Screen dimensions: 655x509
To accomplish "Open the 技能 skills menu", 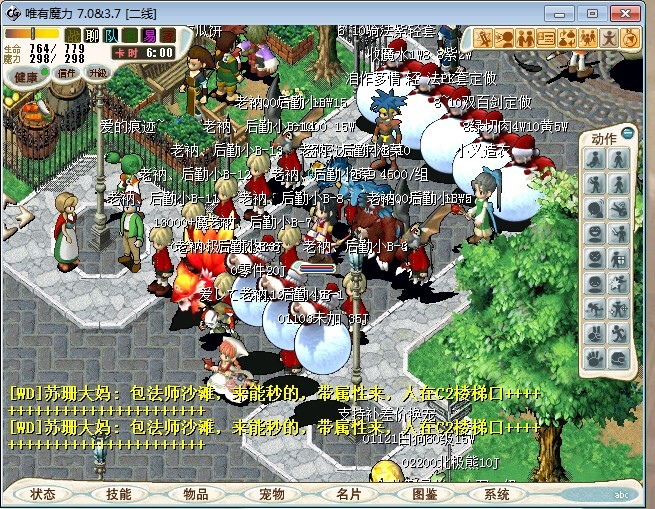I will (119, 494).
